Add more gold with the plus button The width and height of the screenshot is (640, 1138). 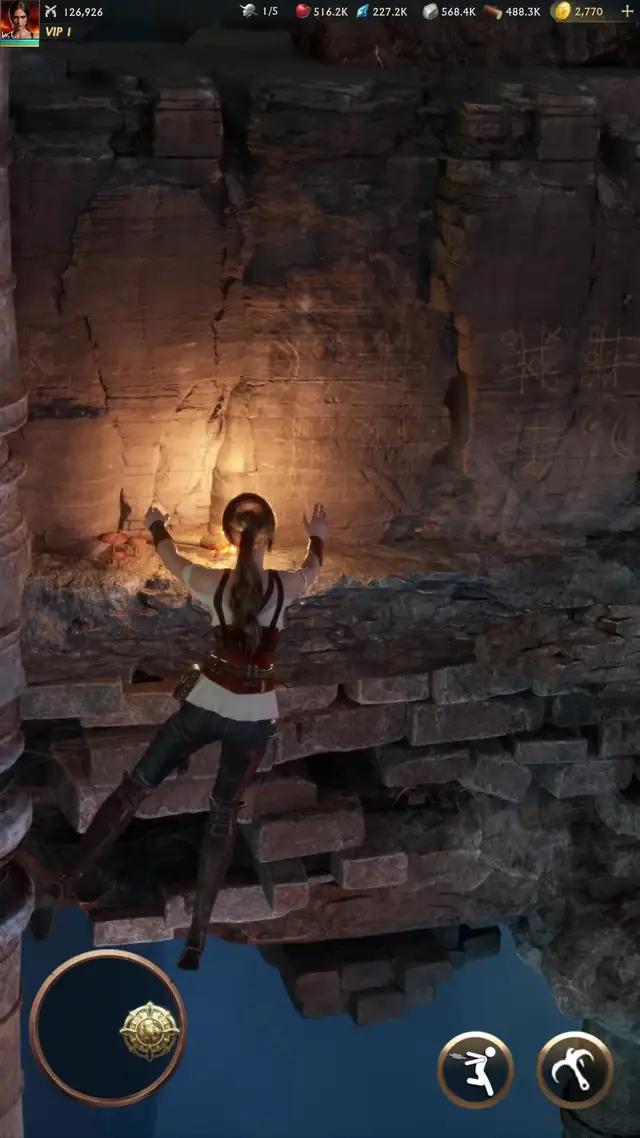[627, 11]
